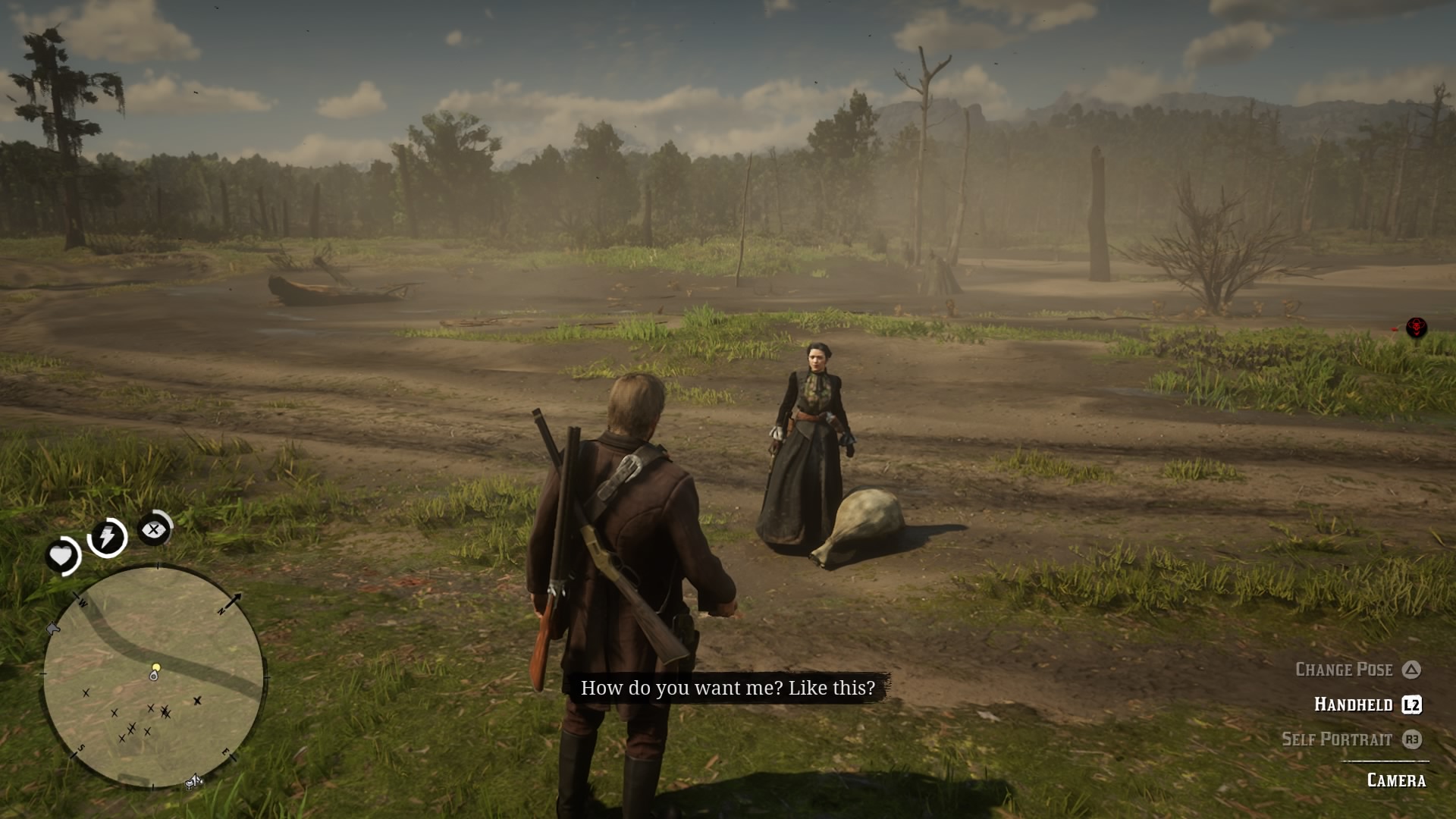1456x819 pixels.
Task: Select the Handheld menu entry
Action: point(1354,704)
